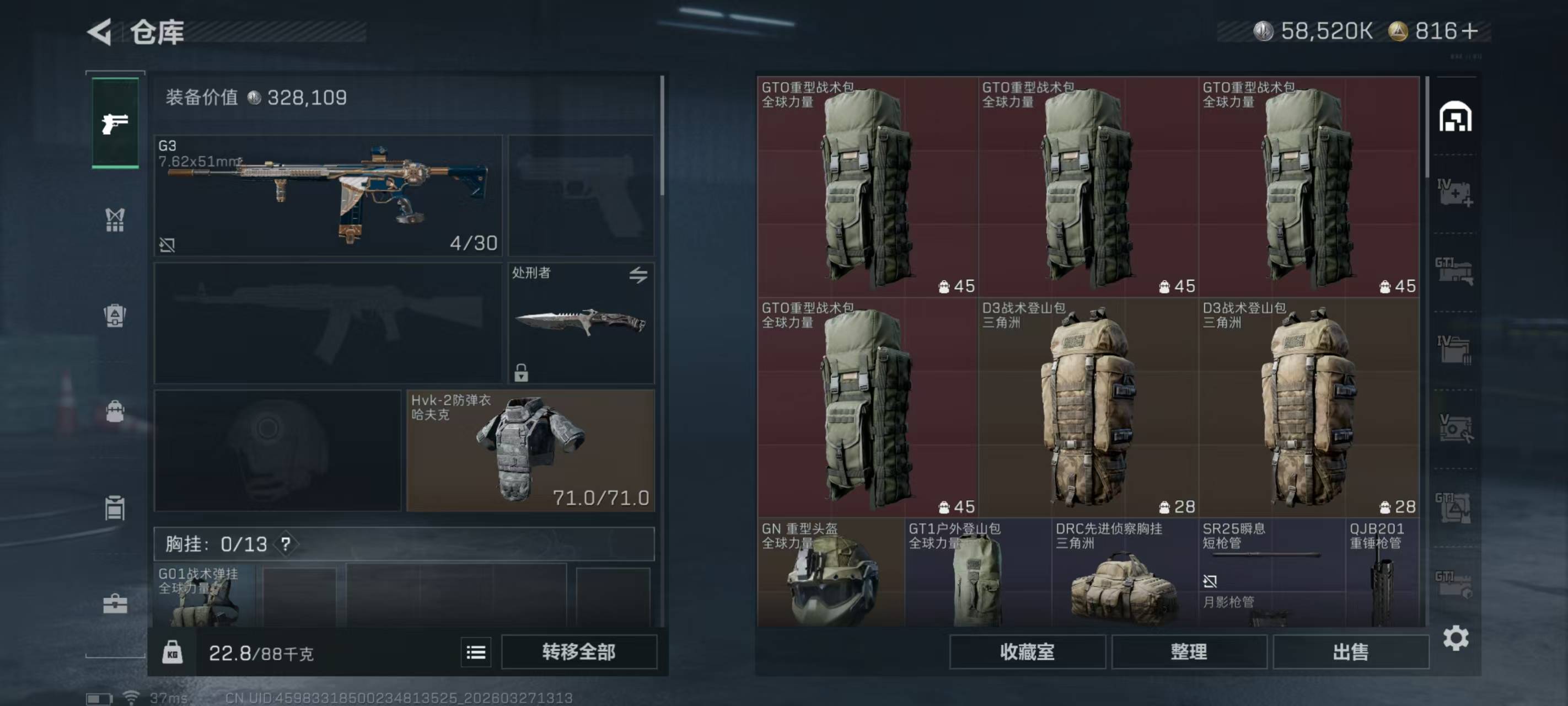Switch to the briefcase tab in left sidebar
This screenshot has height=706, width=1568.
(115, 603)
